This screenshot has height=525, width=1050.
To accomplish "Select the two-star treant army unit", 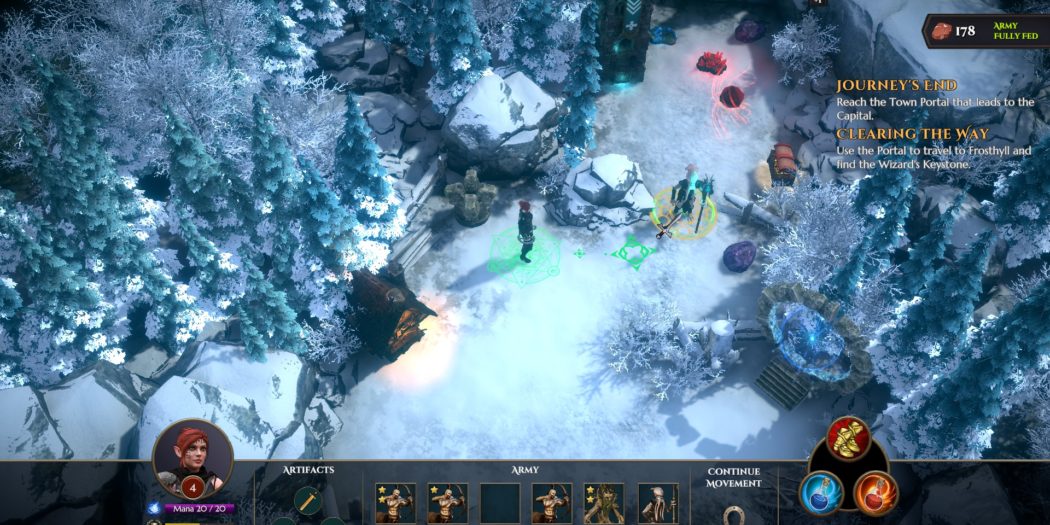I will (x=603, y=503).
